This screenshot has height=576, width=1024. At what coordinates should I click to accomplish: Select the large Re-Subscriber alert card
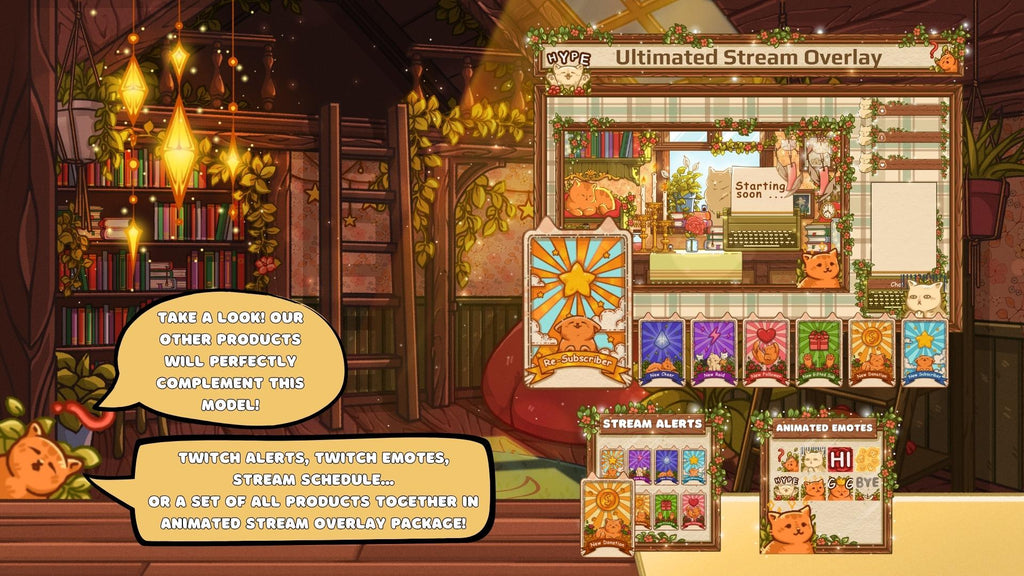point(578,310)
